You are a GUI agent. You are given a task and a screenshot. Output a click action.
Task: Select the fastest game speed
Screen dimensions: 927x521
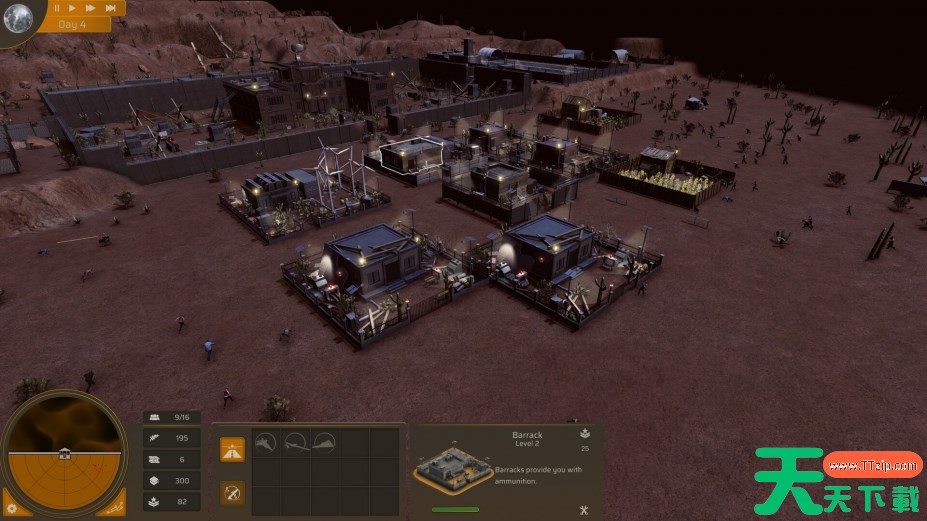point(110,8)
